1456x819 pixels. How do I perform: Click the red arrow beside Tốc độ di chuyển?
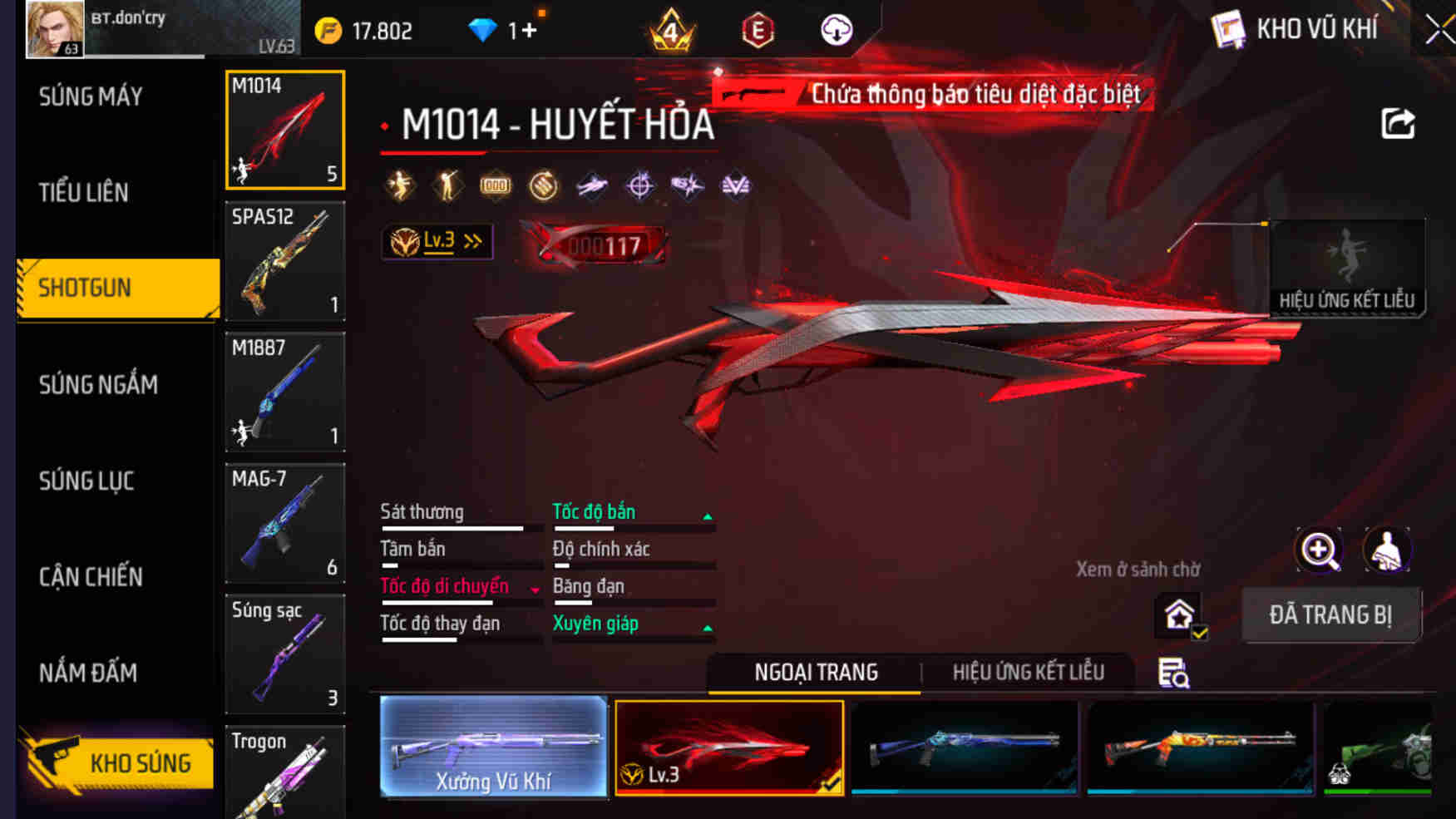(532, 588)
